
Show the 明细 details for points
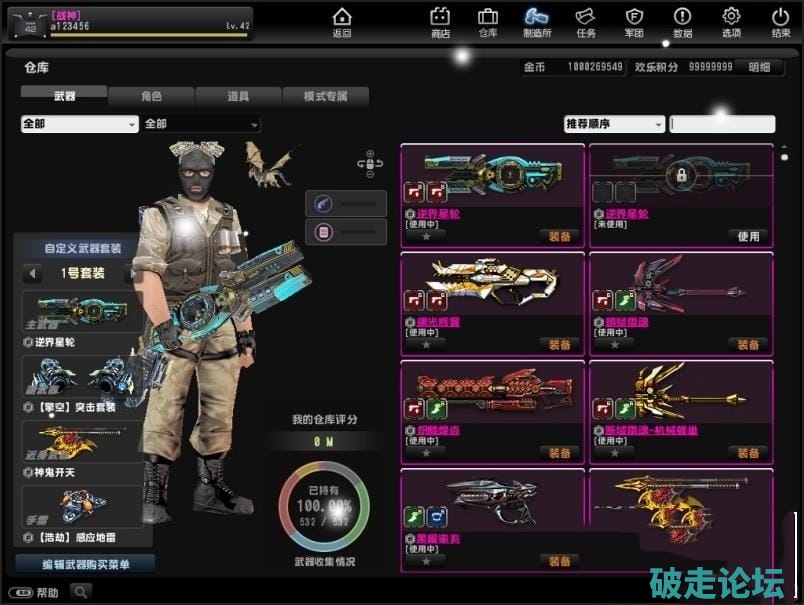click(759, 67)
